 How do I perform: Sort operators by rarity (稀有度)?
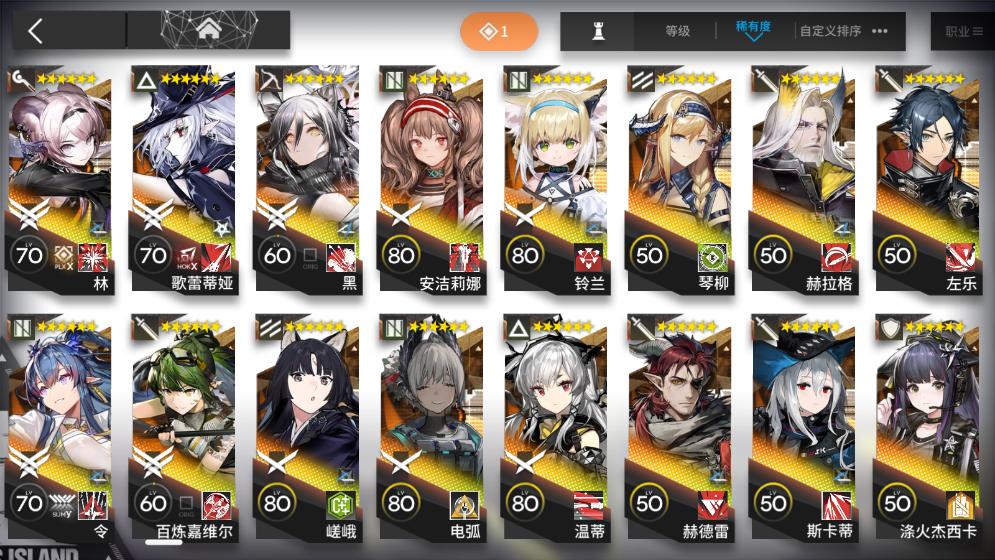tap(752, 30)
